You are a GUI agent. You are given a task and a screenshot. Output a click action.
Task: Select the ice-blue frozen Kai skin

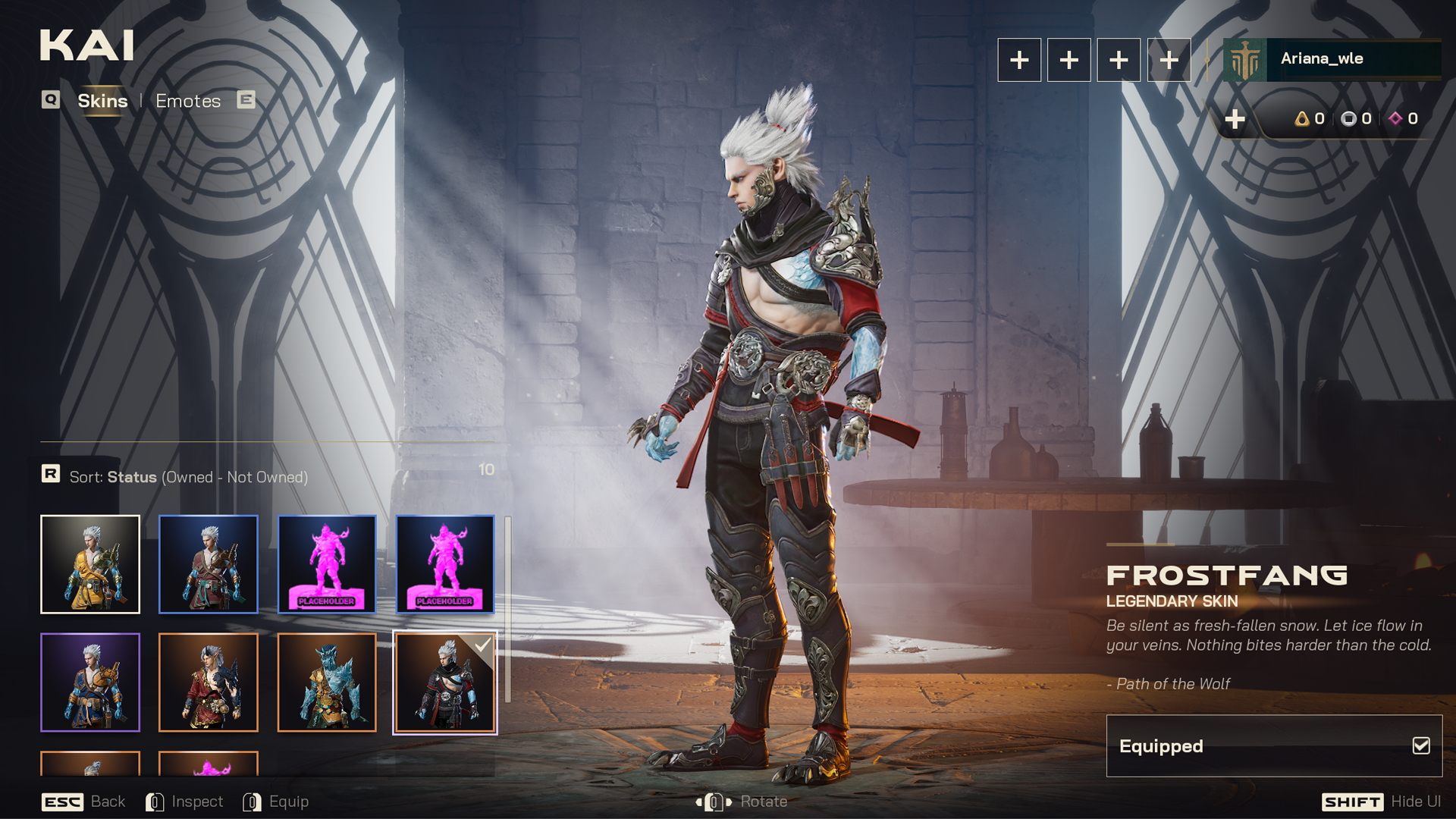coord(327,682)
